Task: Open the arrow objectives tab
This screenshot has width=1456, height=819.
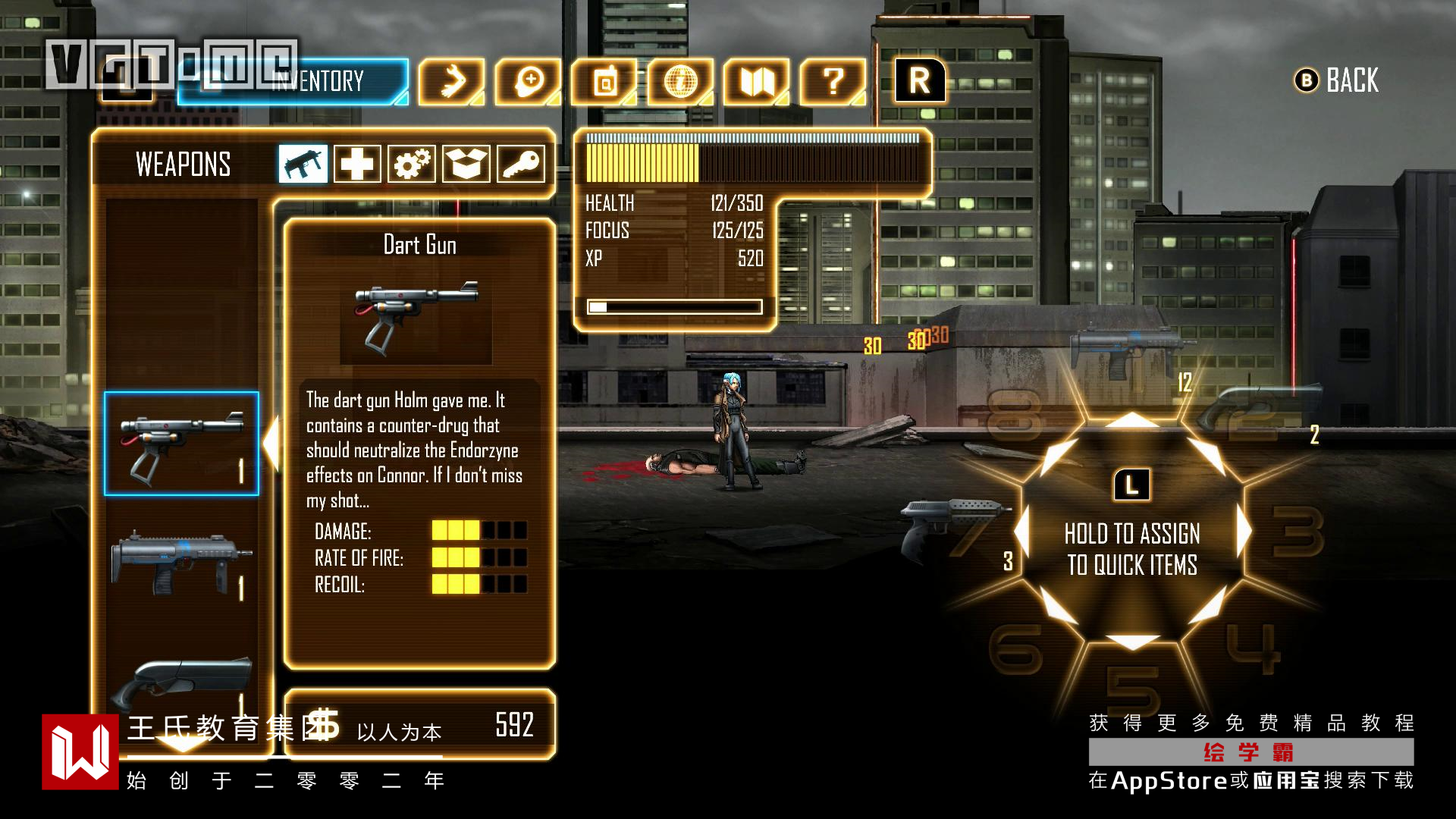Action: (x=452, y=81)
